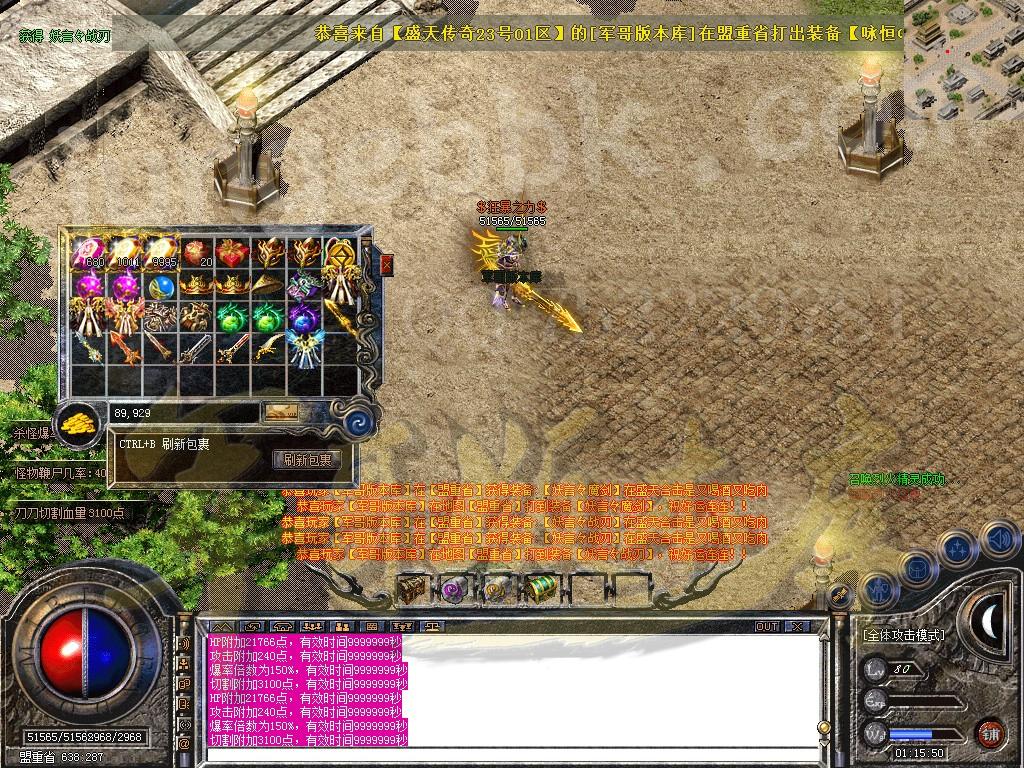Toggle the 全体攻击模式 attack mode label
Image resolution: width=1024 pixels, height=768 pixels.
tap(903, 635)
